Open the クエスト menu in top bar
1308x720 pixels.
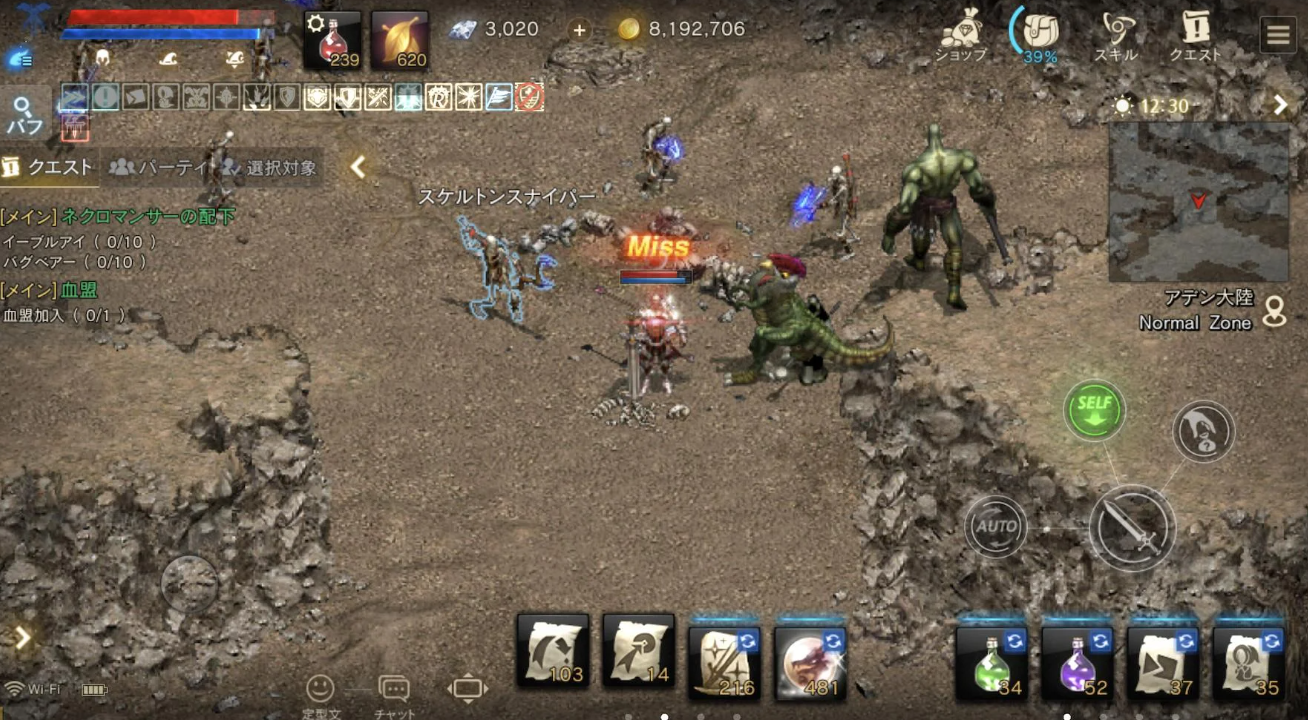click(x=1195, y=36)
